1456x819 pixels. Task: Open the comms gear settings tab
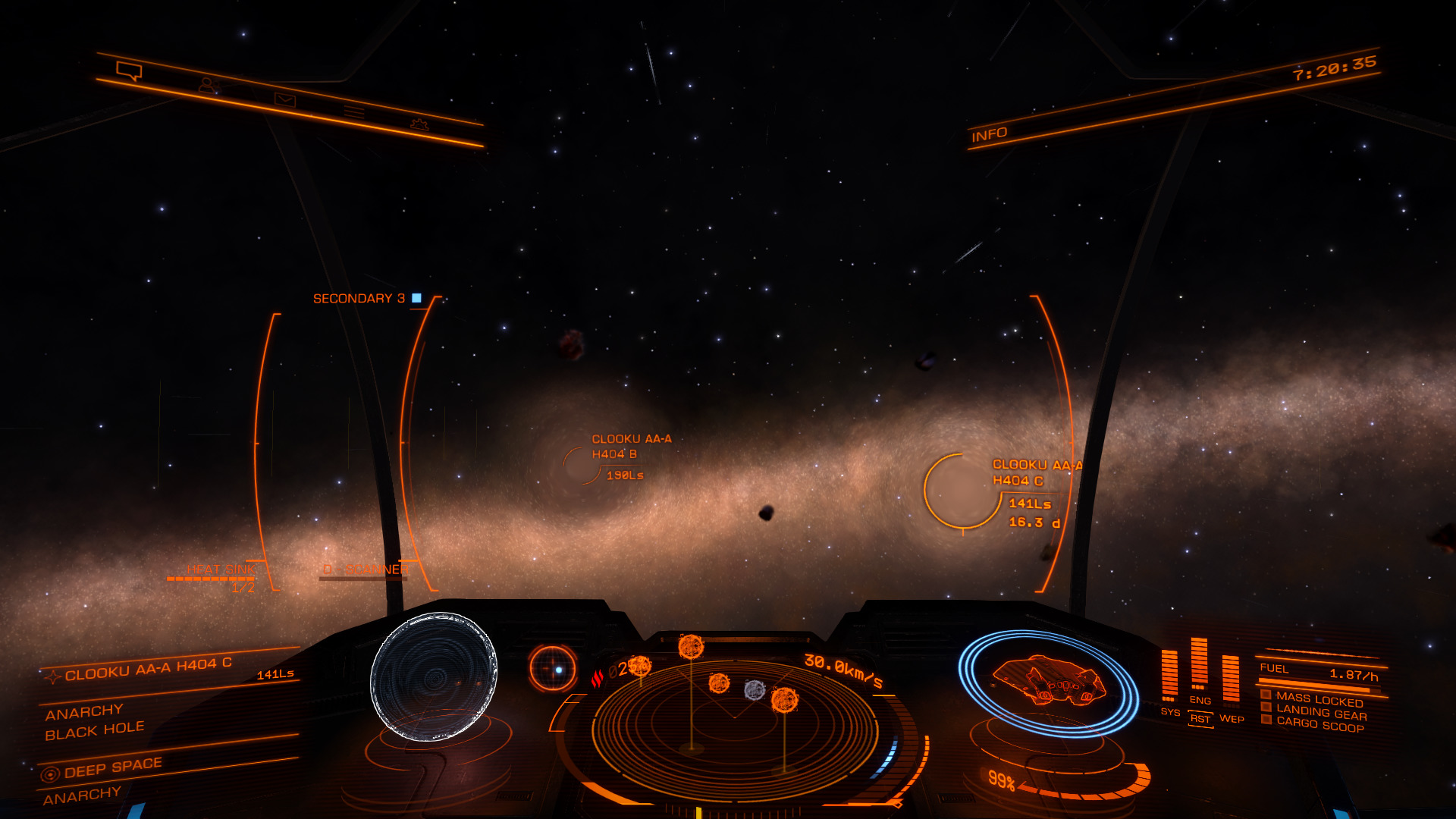tap(419, 124)
